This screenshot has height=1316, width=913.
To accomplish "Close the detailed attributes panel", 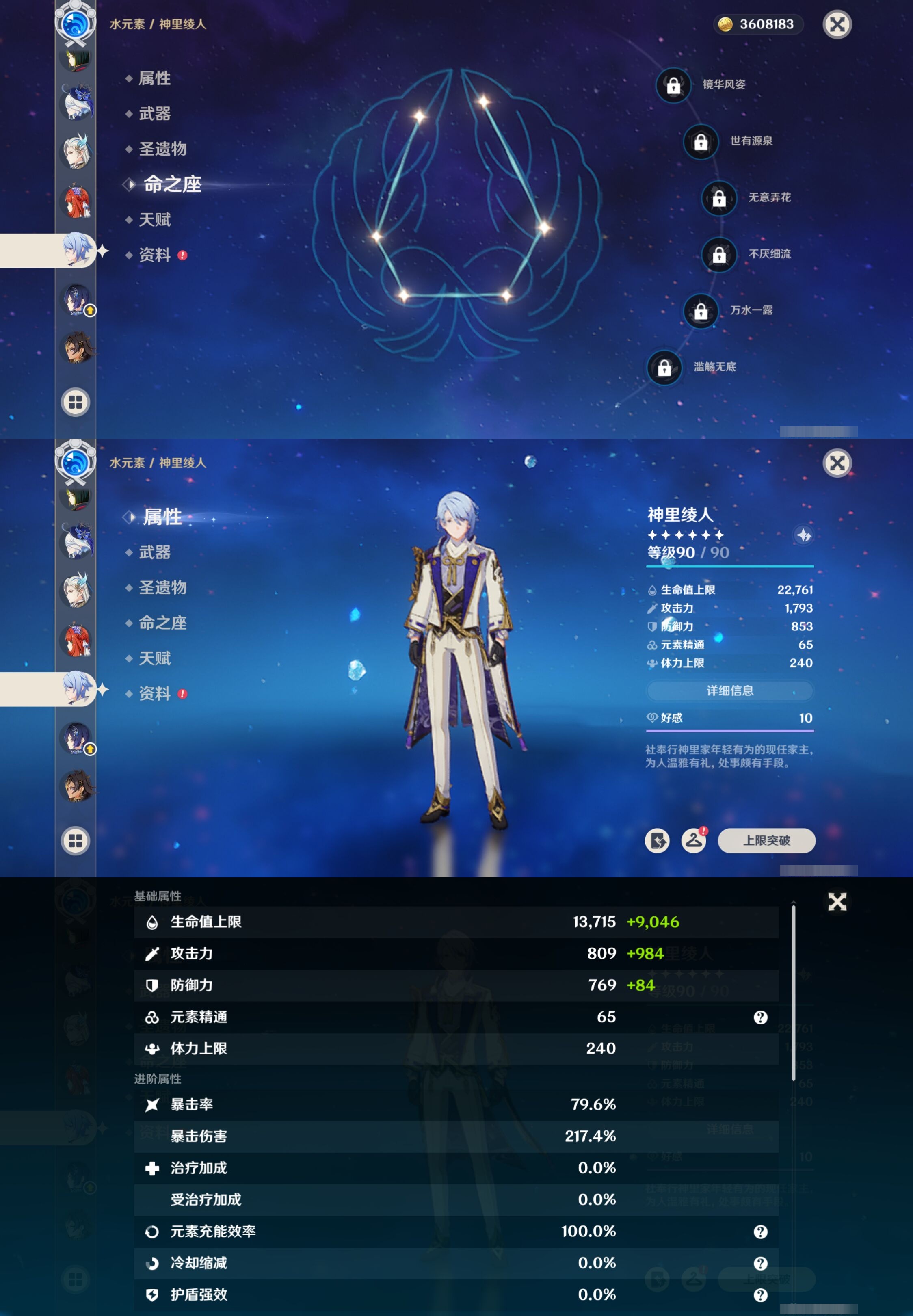I will point(837,901).
